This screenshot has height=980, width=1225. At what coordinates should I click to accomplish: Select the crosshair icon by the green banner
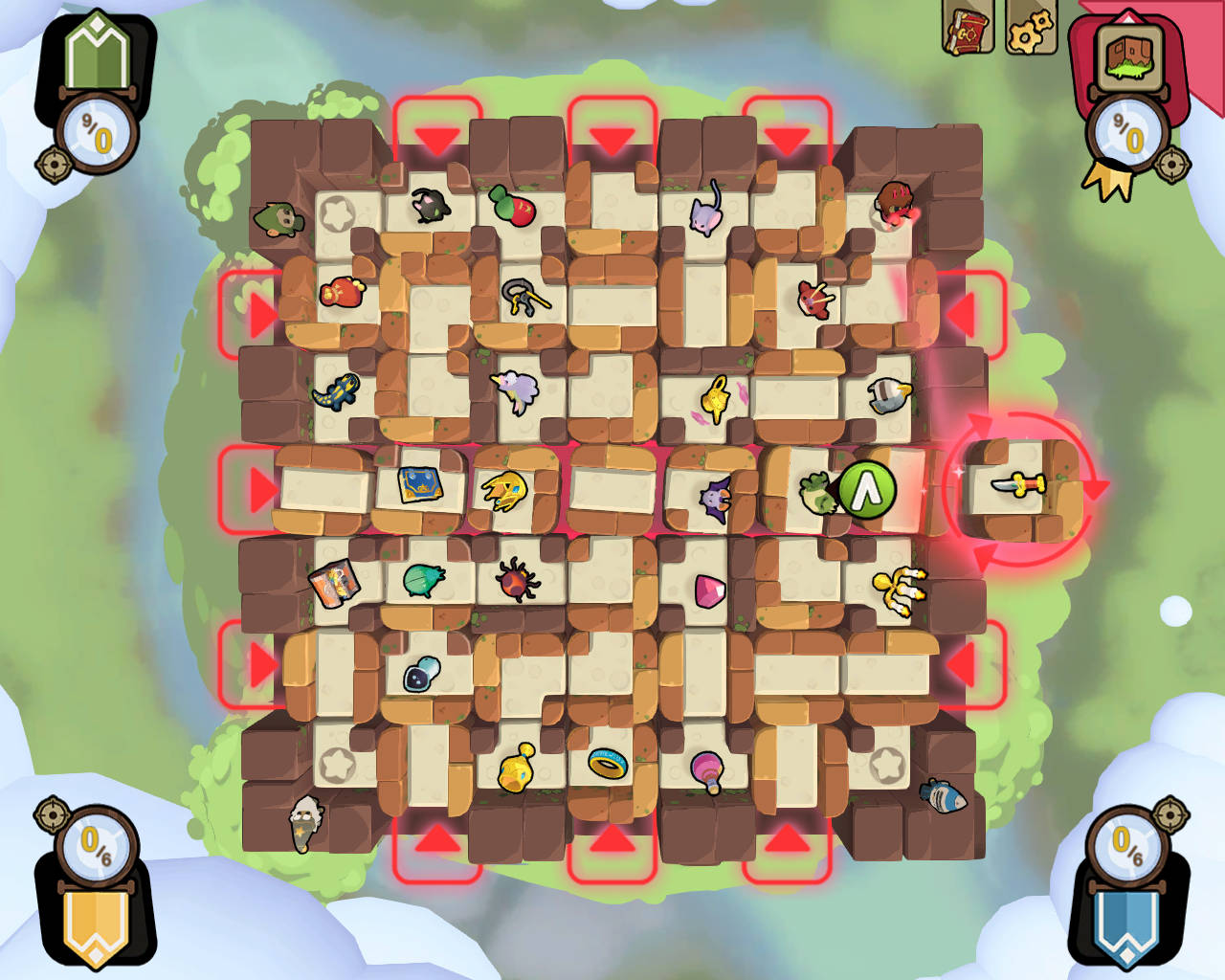[51, 165]
